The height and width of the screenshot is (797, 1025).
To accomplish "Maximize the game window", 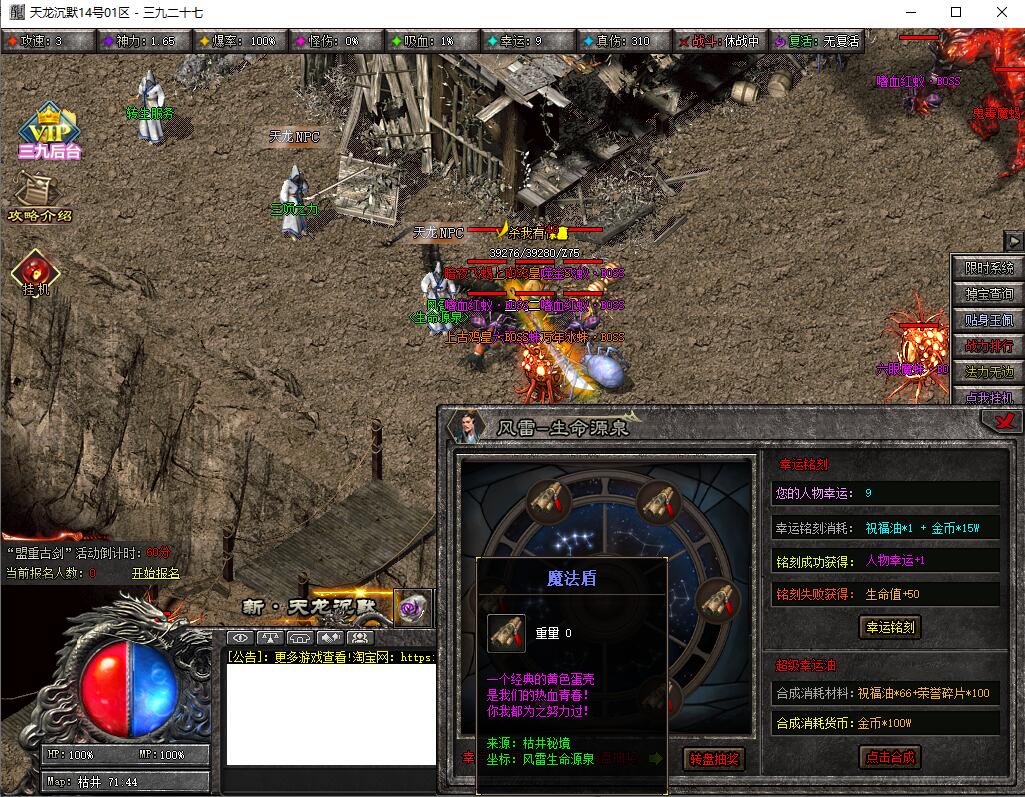I will click(956, 12).
